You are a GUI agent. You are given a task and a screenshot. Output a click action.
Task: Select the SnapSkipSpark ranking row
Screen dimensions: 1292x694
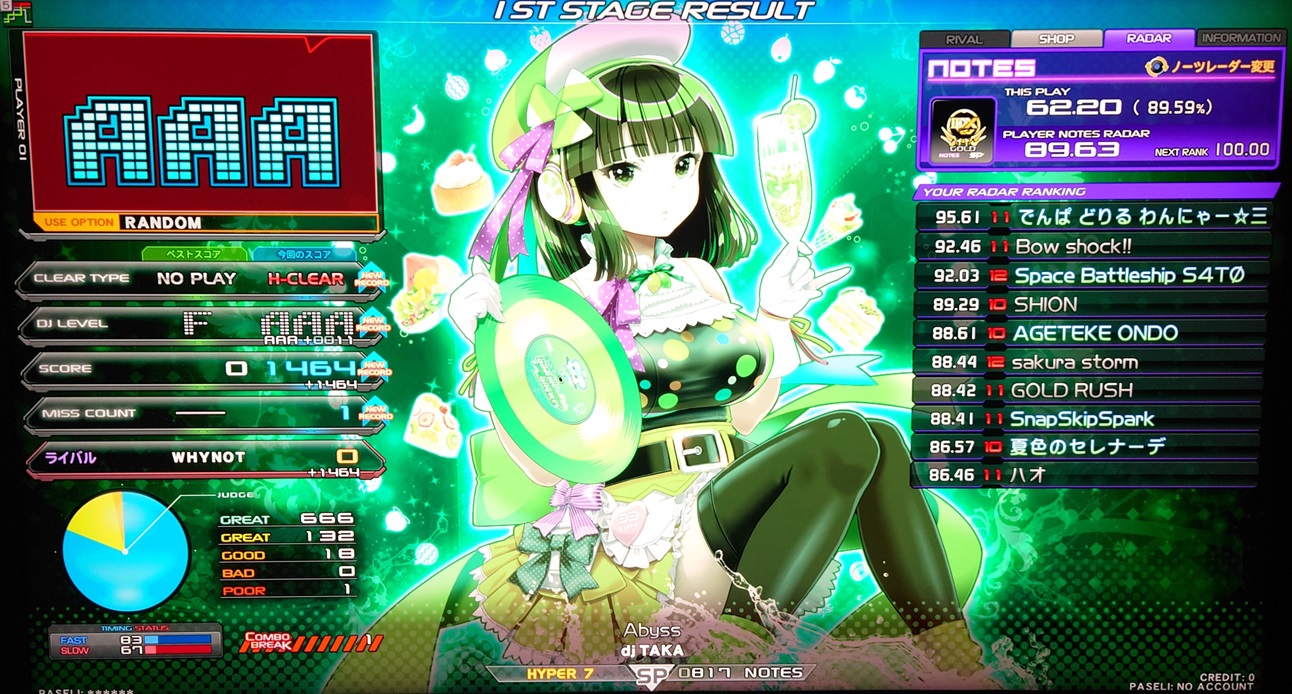tap(1092, 419)
